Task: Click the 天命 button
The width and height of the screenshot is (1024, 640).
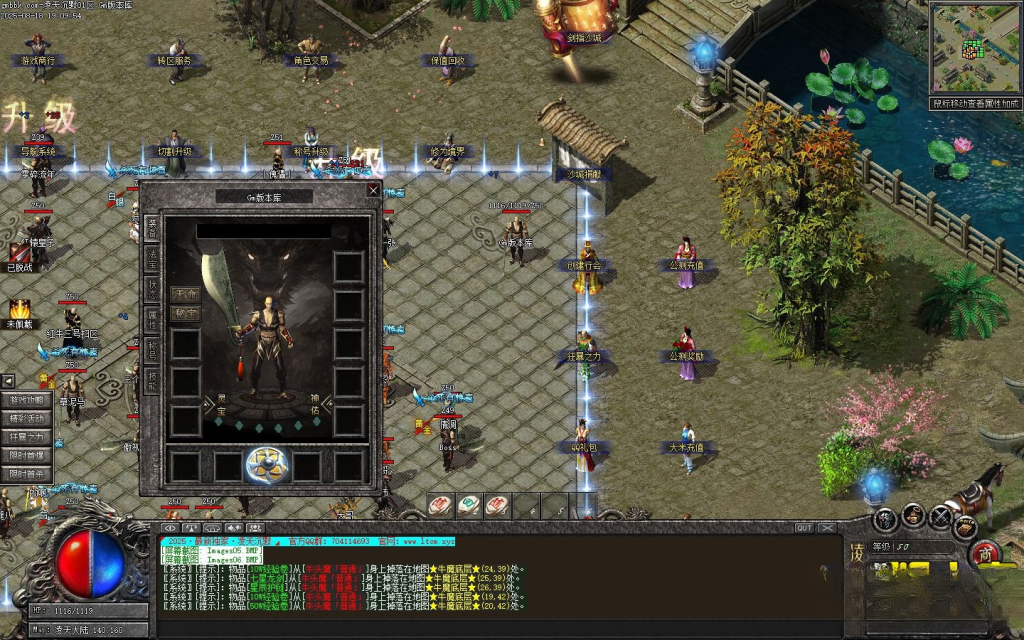Action: tap(185, 295)
